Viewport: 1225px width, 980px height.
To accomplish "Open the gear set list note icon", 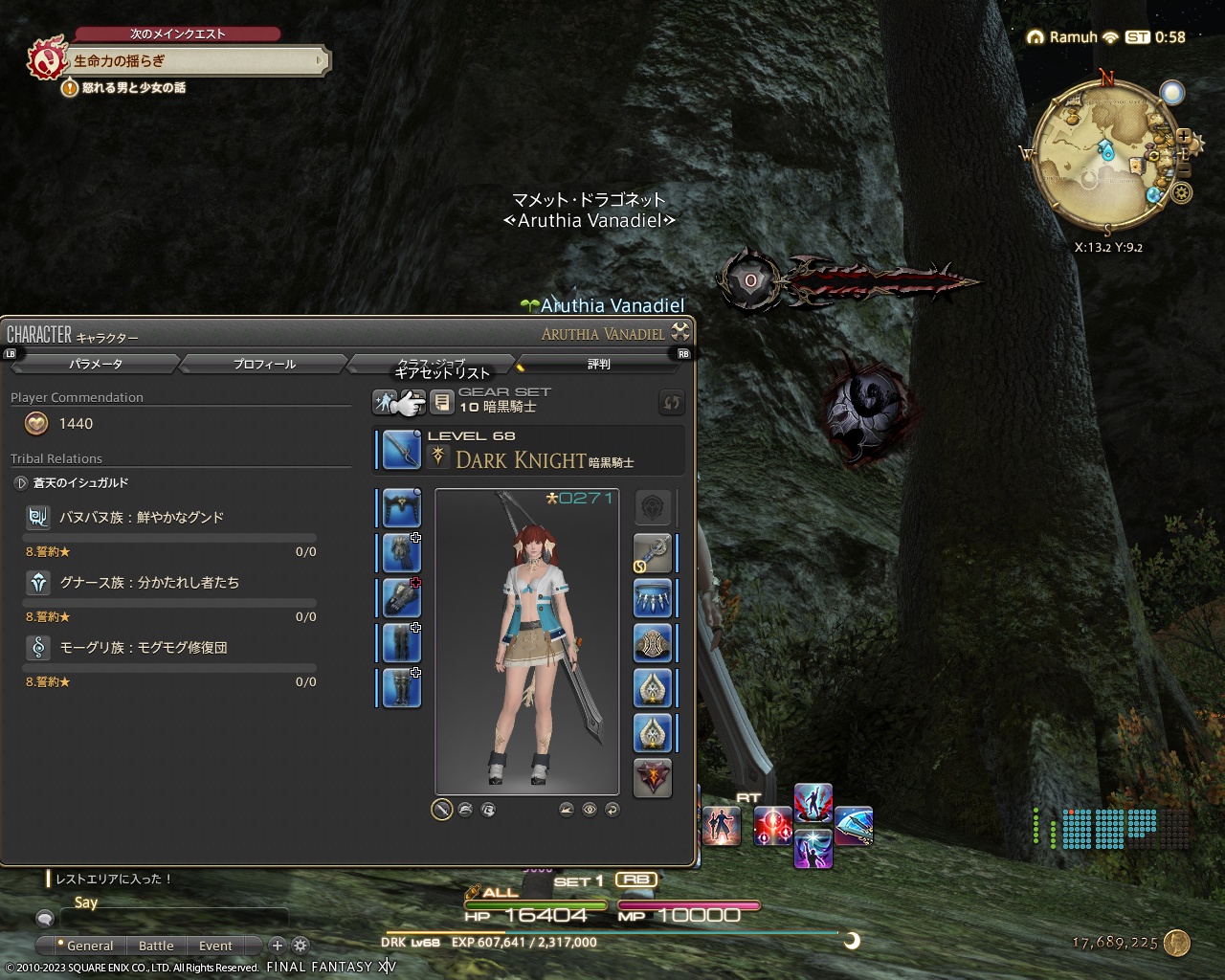I will [x=442, y=402].
